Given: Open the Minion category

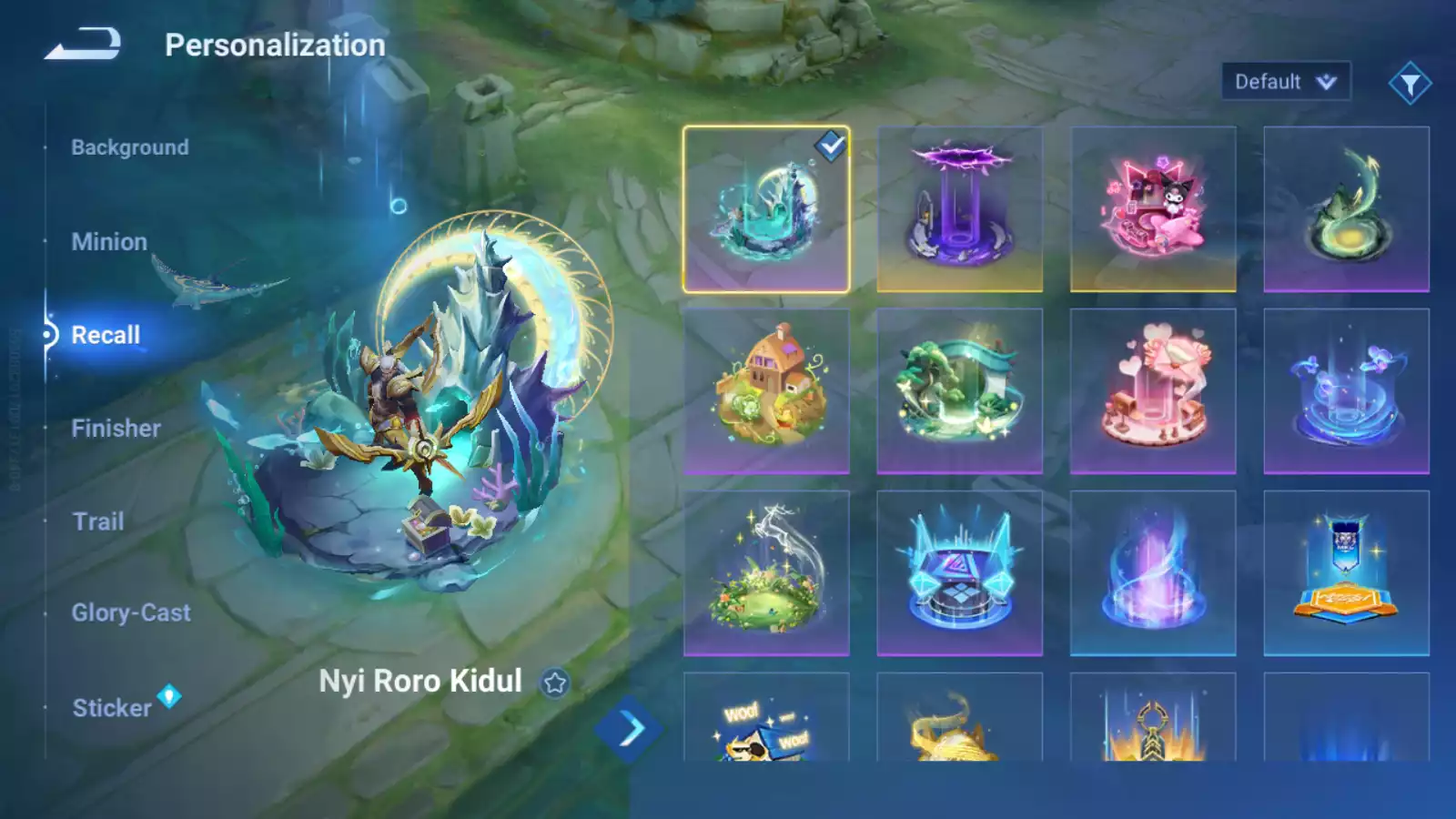Looking at the screenshot, I should (109, 242).
